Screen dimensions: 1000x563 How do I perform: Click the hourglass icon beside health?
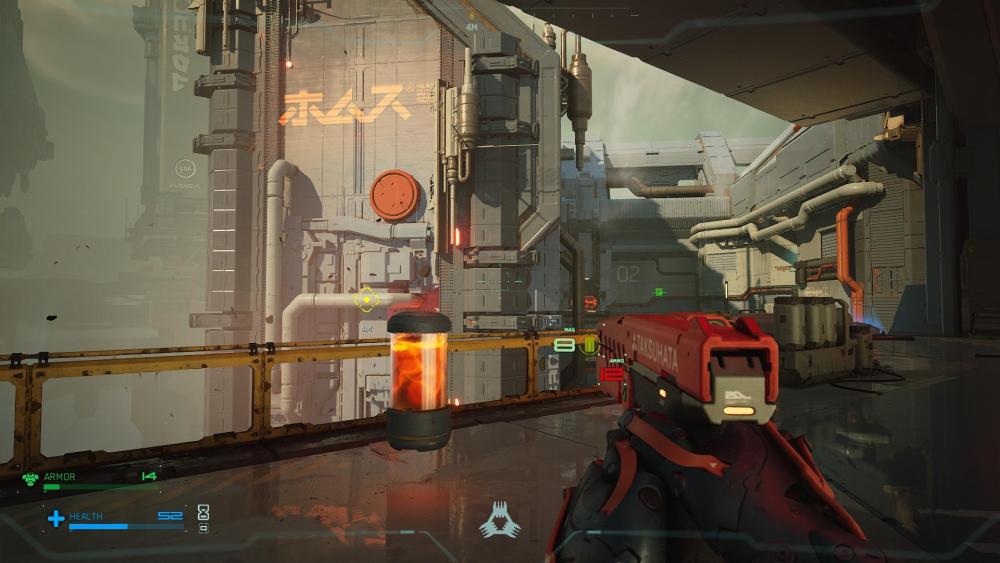click(204, 512)
